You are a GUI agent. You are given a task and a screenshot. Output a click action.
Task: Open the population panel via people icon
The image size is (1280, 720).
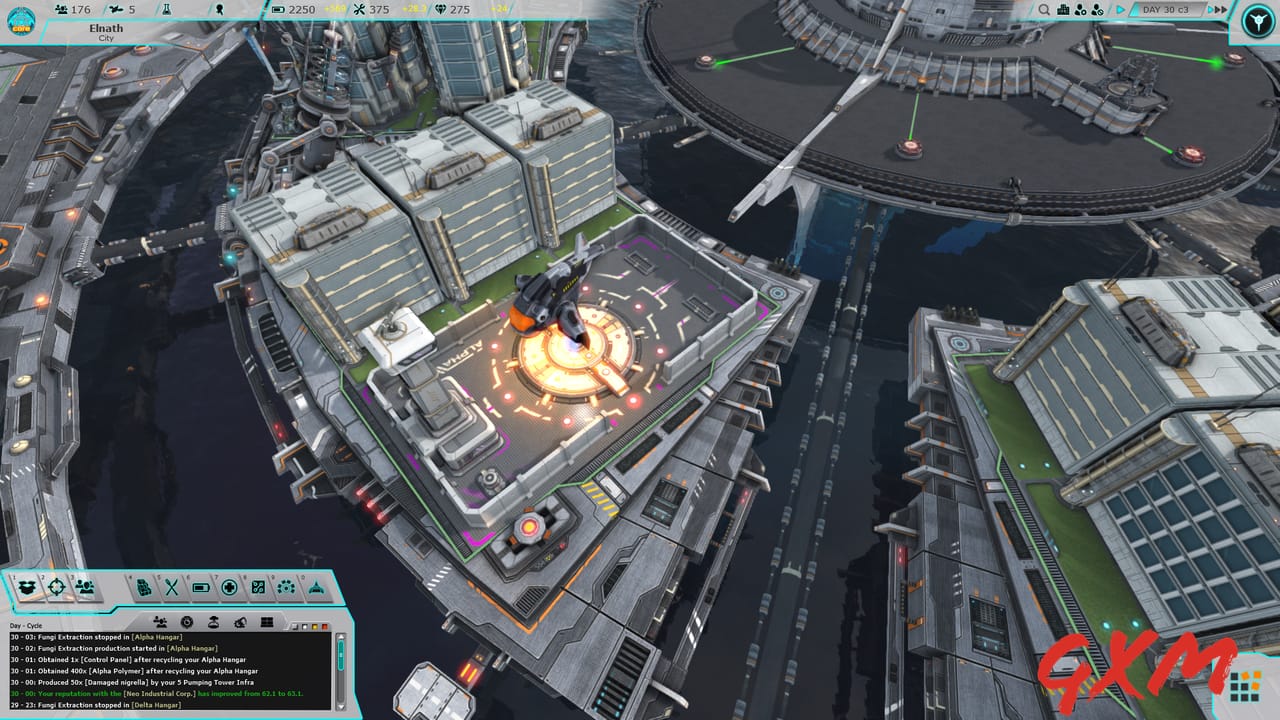coord(87,587)
